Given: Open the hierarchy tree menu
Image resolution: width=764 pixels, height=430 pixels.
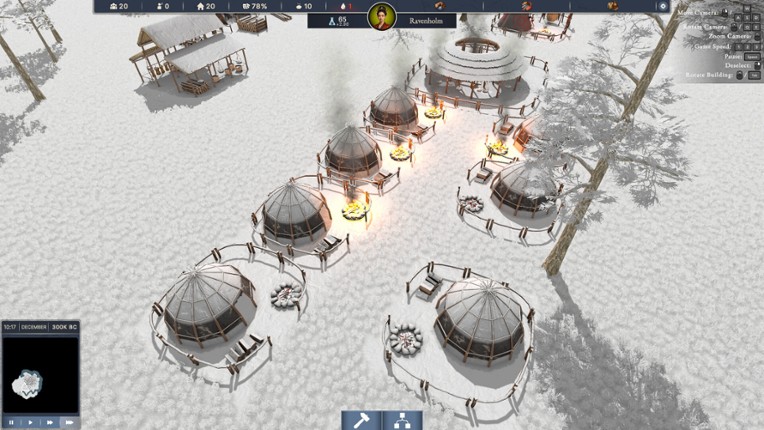Looking at the screenshot, I should coord(402,420).
